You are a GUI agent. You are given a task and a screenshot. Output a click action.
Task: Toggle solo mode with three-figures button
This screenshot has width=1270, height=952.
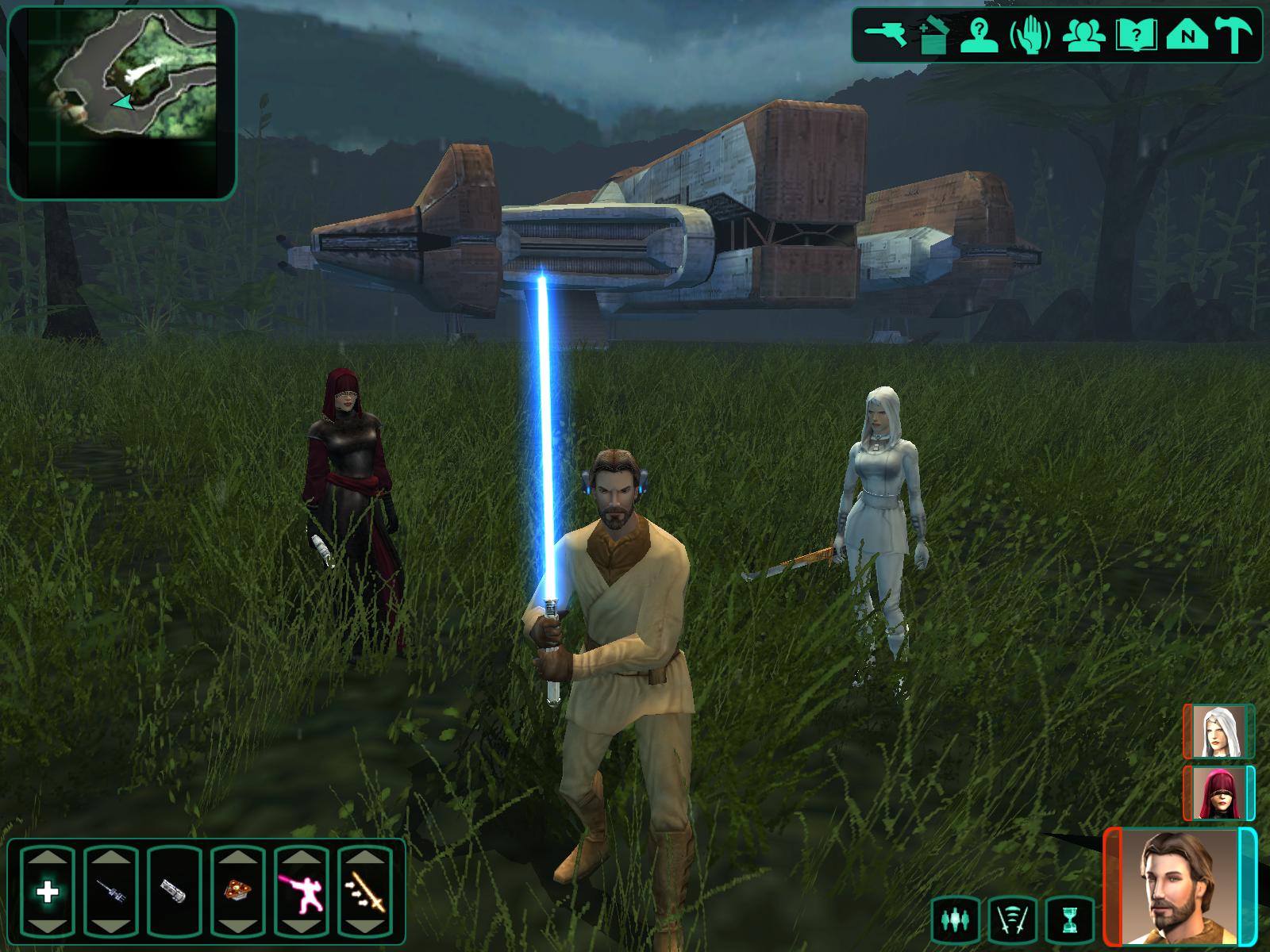(956, 919)
